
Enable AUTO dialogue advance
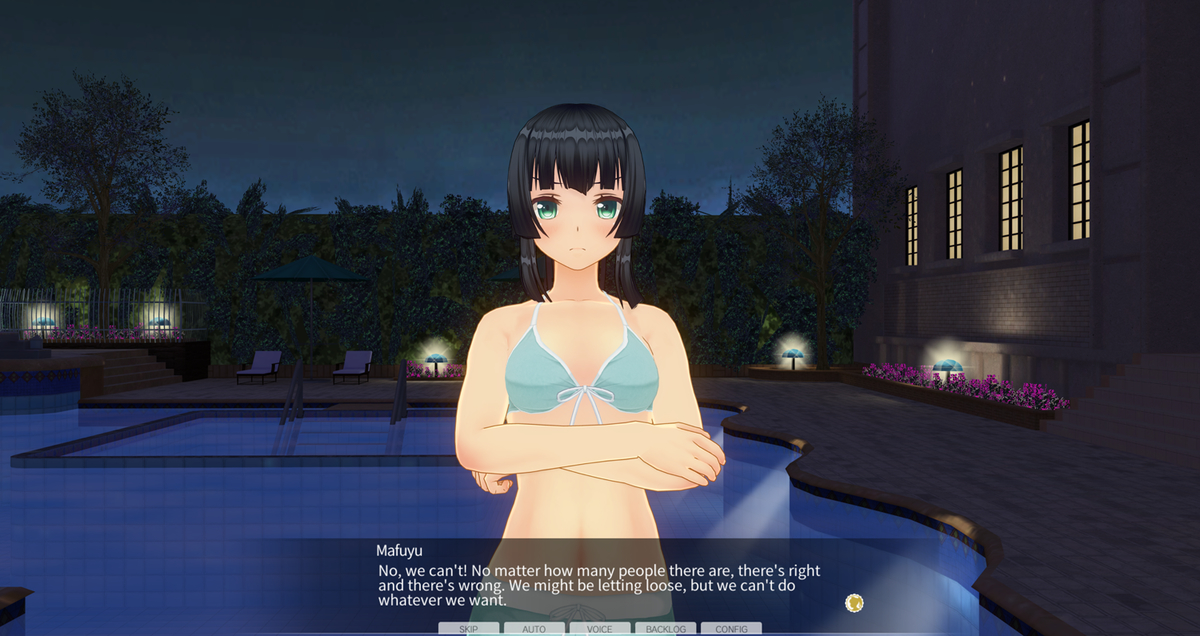(x=534, y=629)
